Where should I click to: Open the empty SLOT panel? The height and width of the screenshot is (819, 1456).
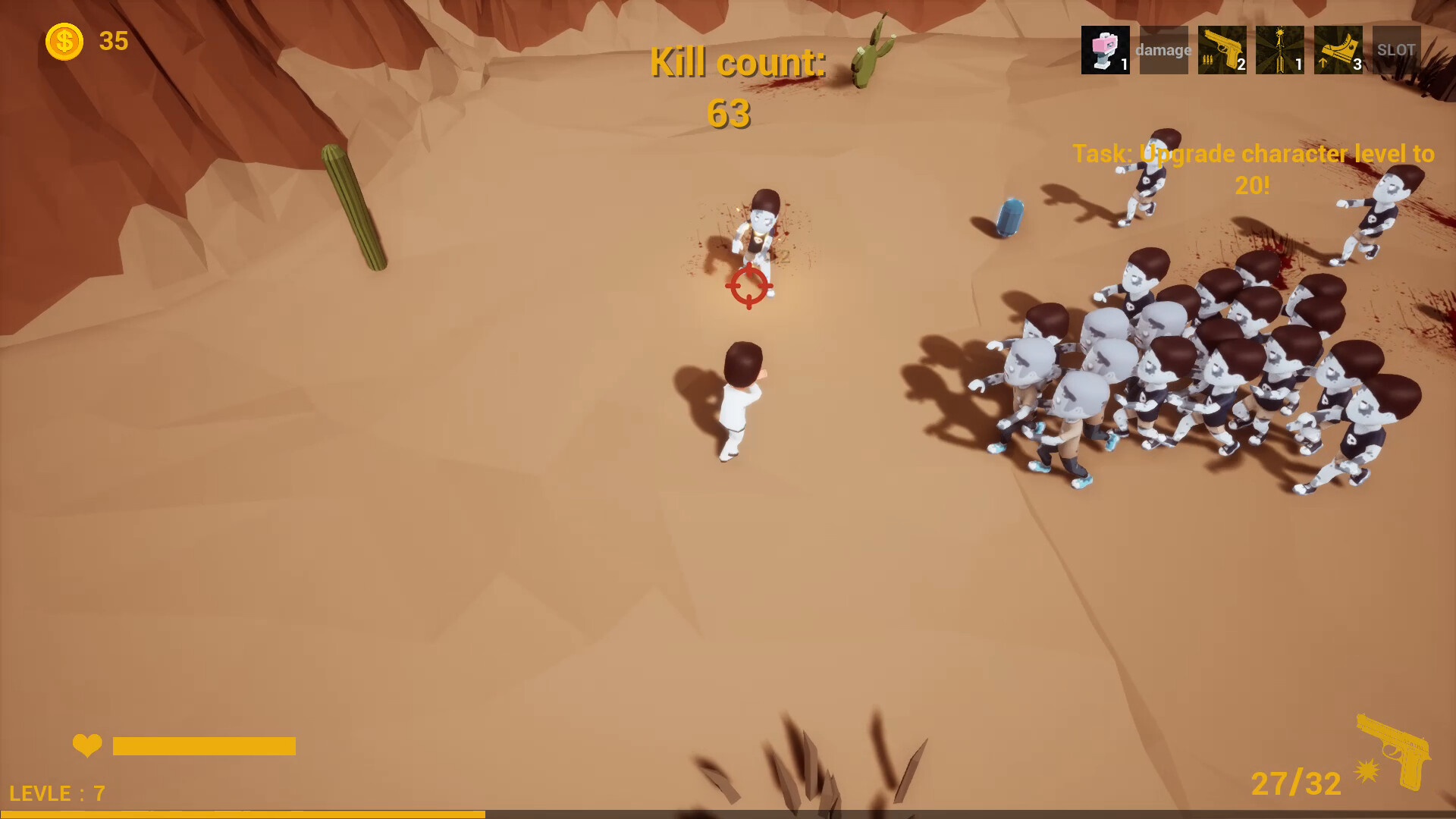coord(1397,50)
